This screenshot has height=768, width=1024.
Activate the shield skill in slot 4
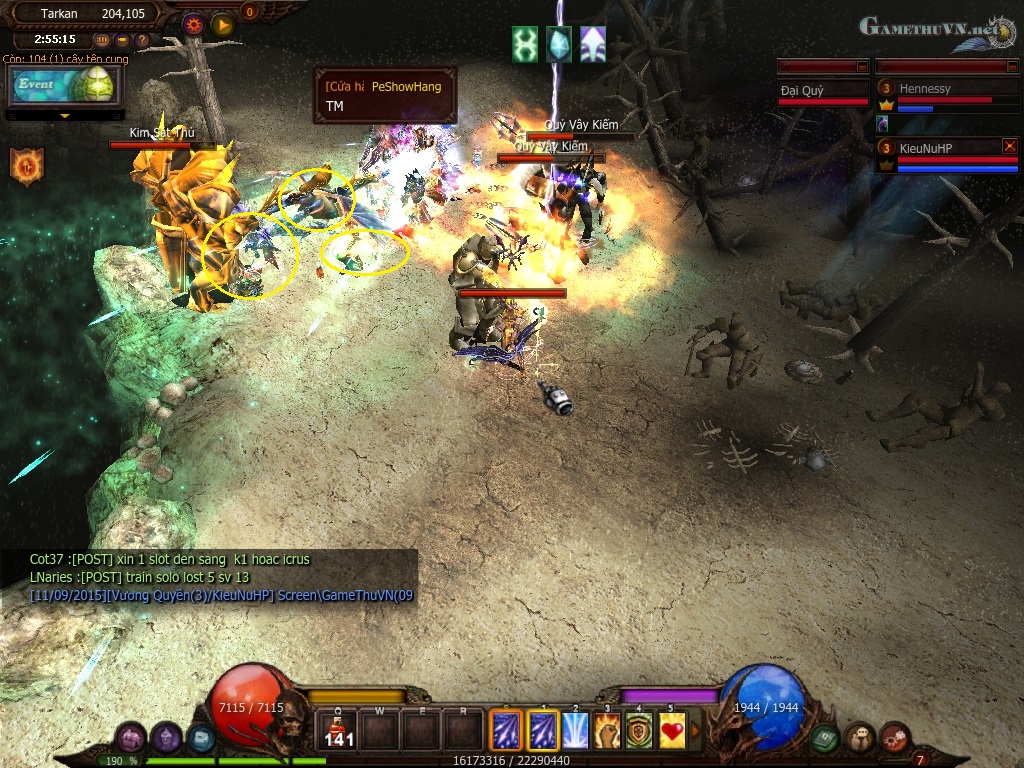[x=639, y=730]
